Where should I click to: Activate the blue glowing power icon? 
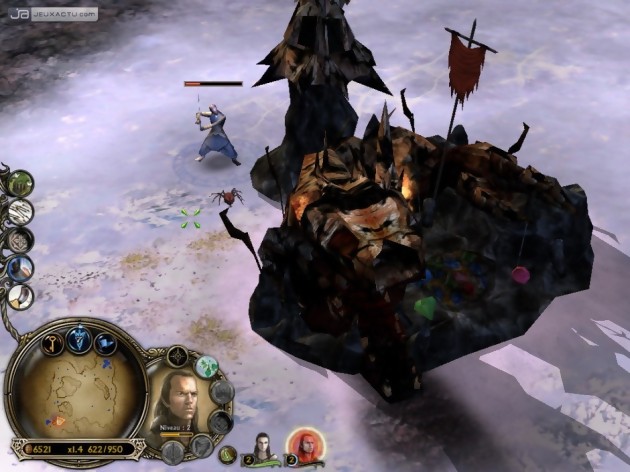coord(20,268)
